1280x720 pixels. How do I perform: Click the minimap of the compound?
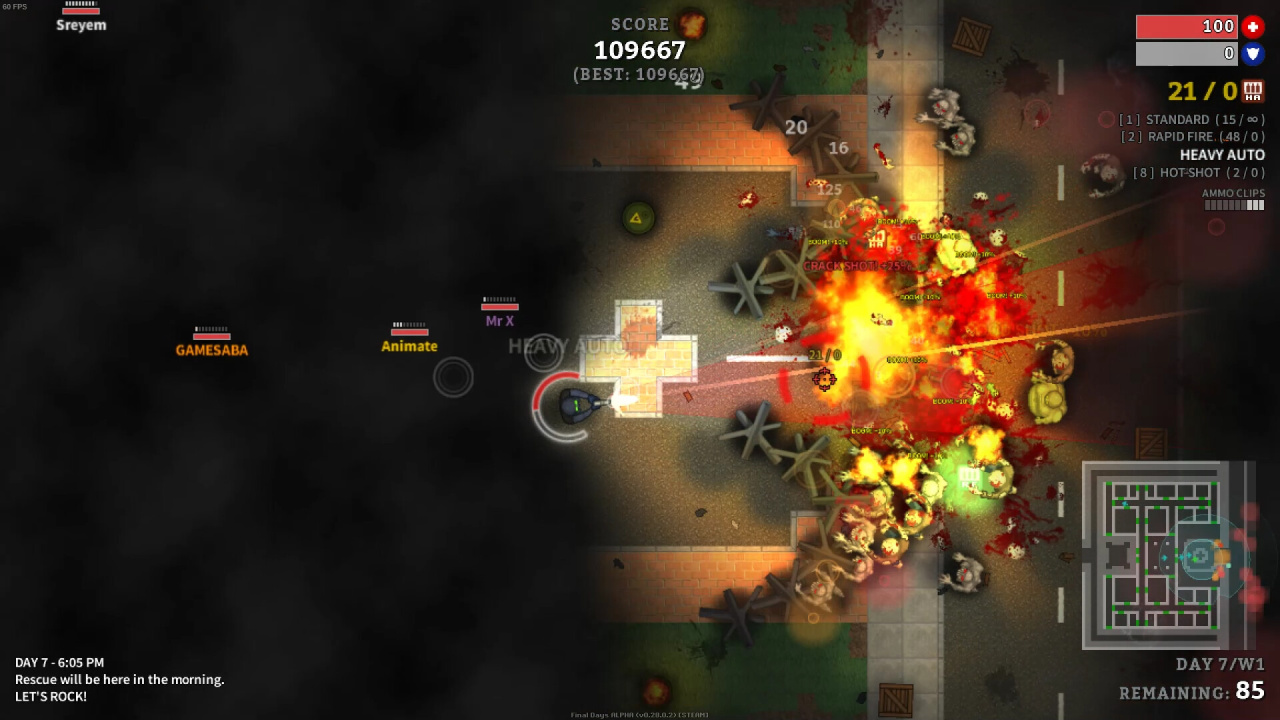[1167, 555]
